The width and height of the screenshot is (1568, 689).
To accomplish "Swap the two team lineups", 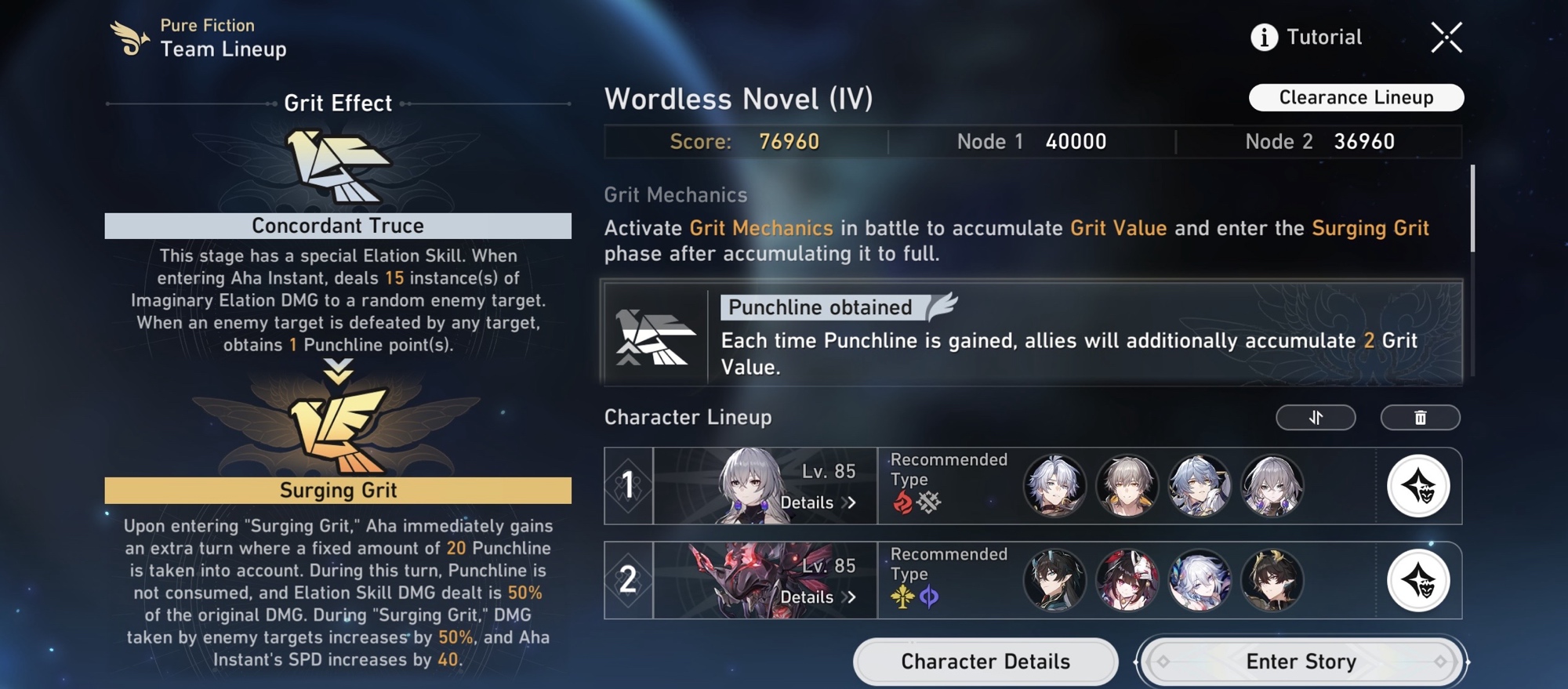I will tap(1316, 417).
